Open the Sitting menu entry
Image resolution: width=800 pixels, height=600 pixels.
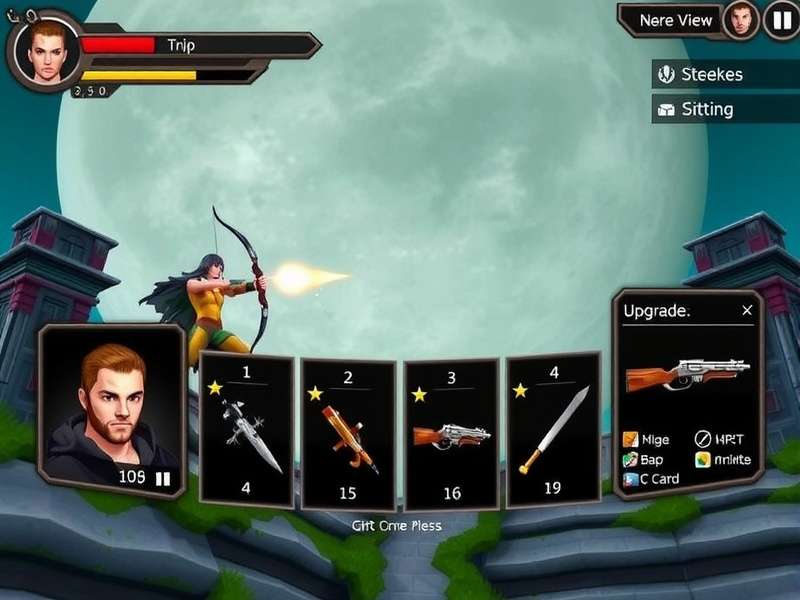click(706, 109)
